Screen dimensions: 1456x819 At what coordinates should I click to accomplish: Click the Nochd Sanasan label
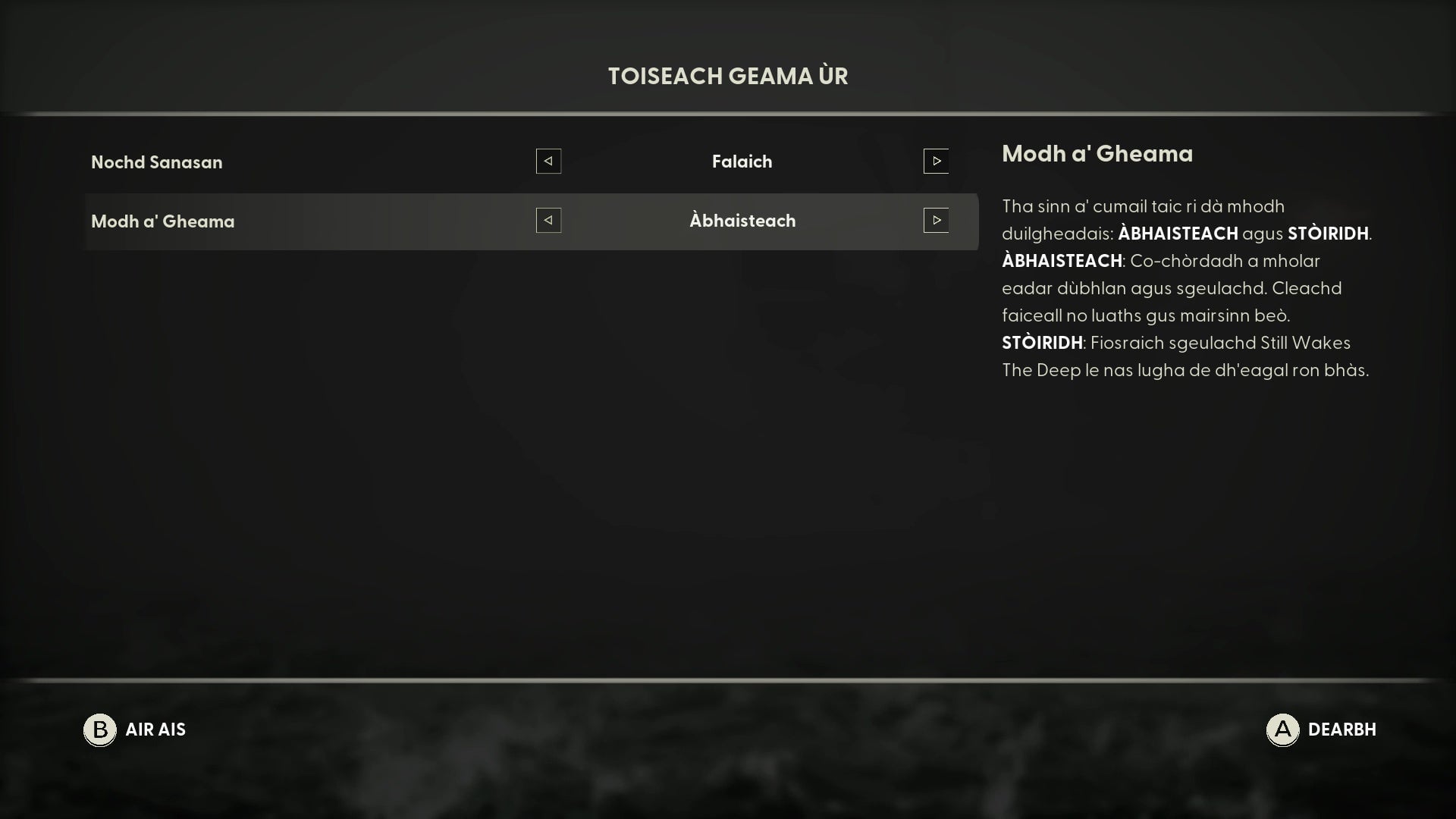(x=156, y=162)
